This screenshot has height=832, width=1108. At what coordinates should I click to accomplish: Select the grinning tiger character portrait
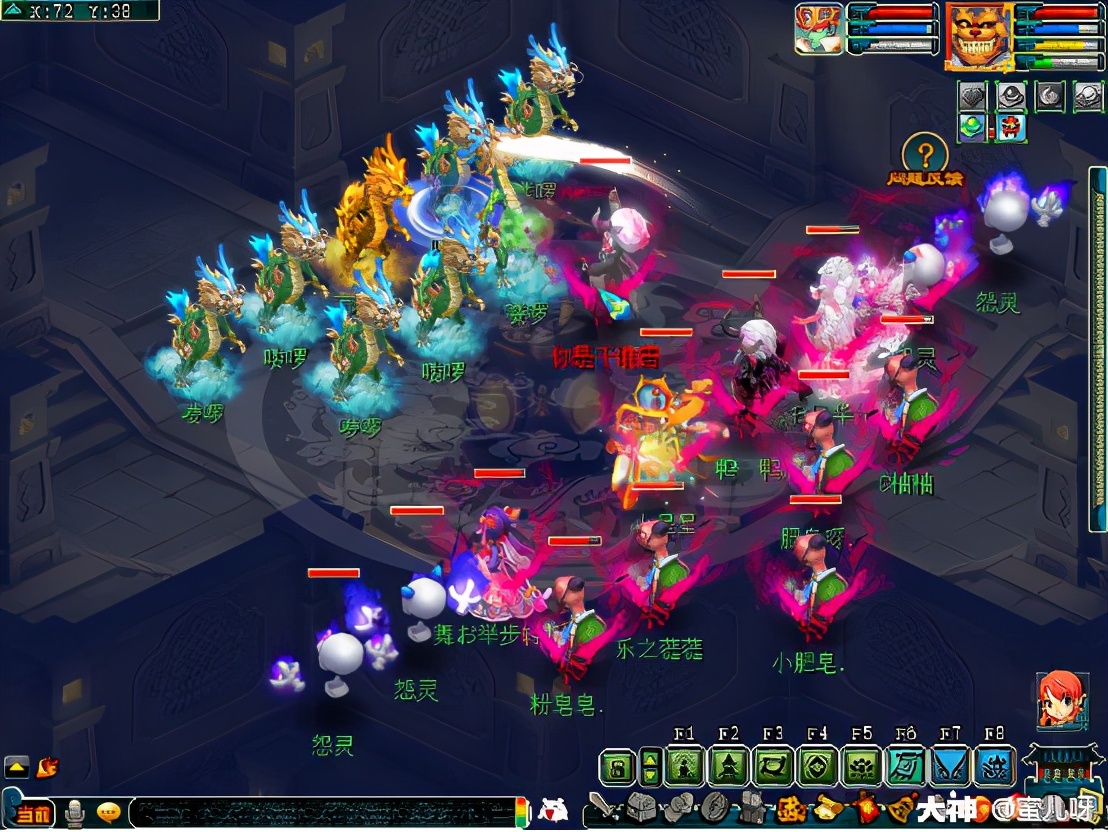[978, 36]
